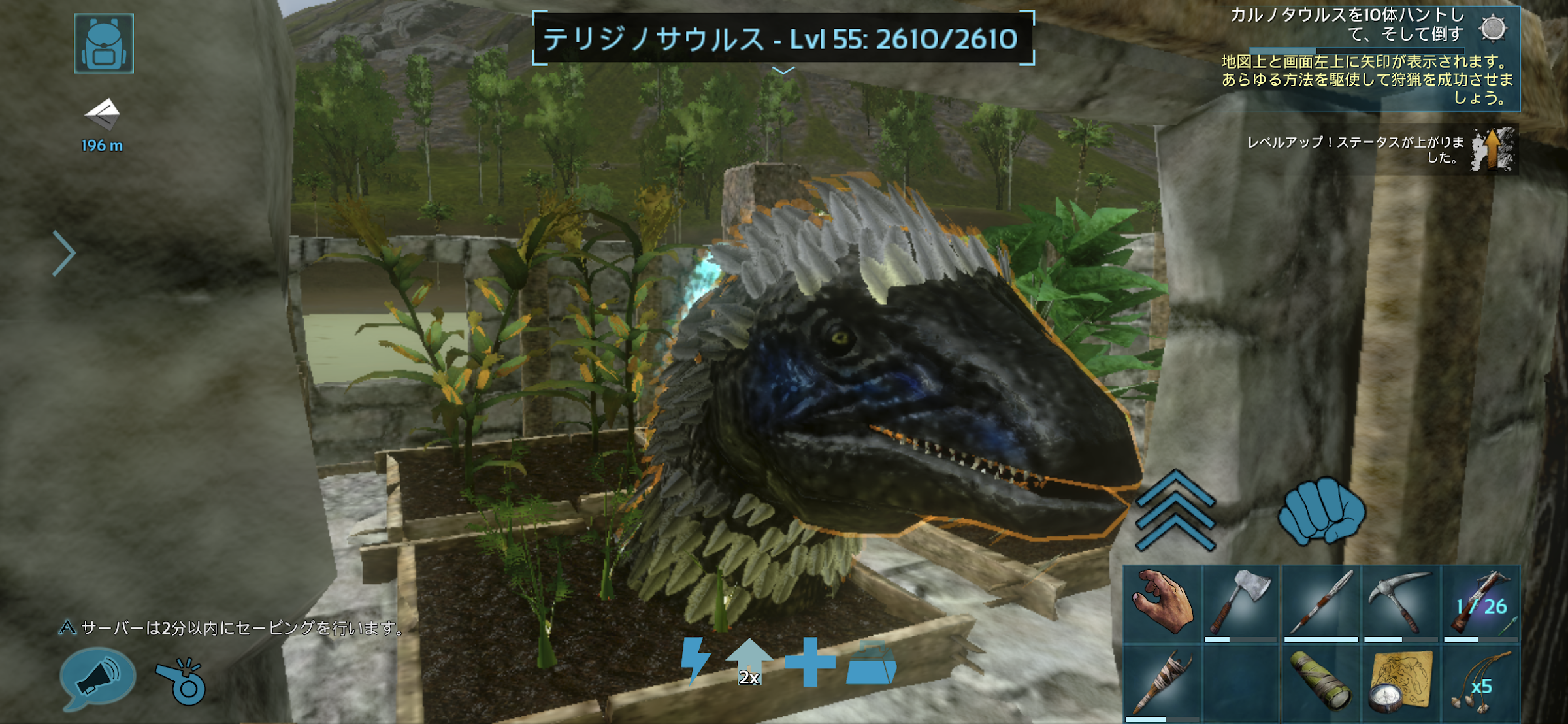
Task: Equip the spear from the hotbar
Action: pos(1320,604)
